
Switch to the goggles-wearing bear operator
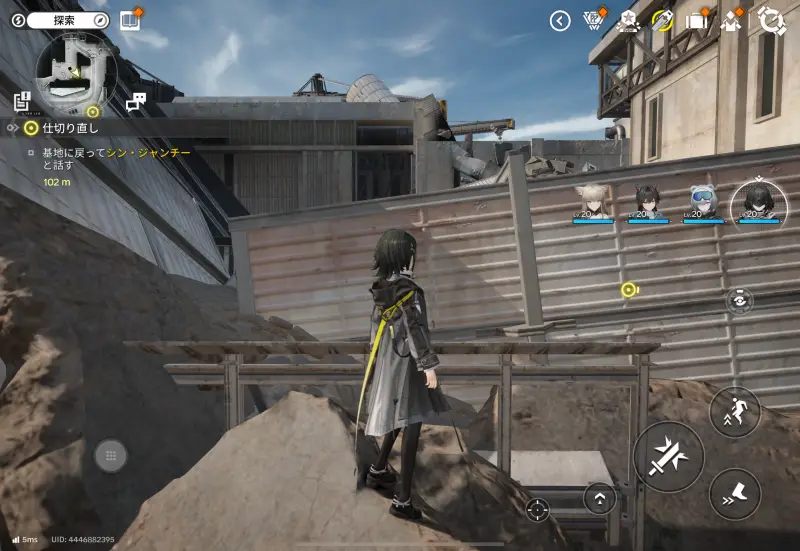point(703,200)
